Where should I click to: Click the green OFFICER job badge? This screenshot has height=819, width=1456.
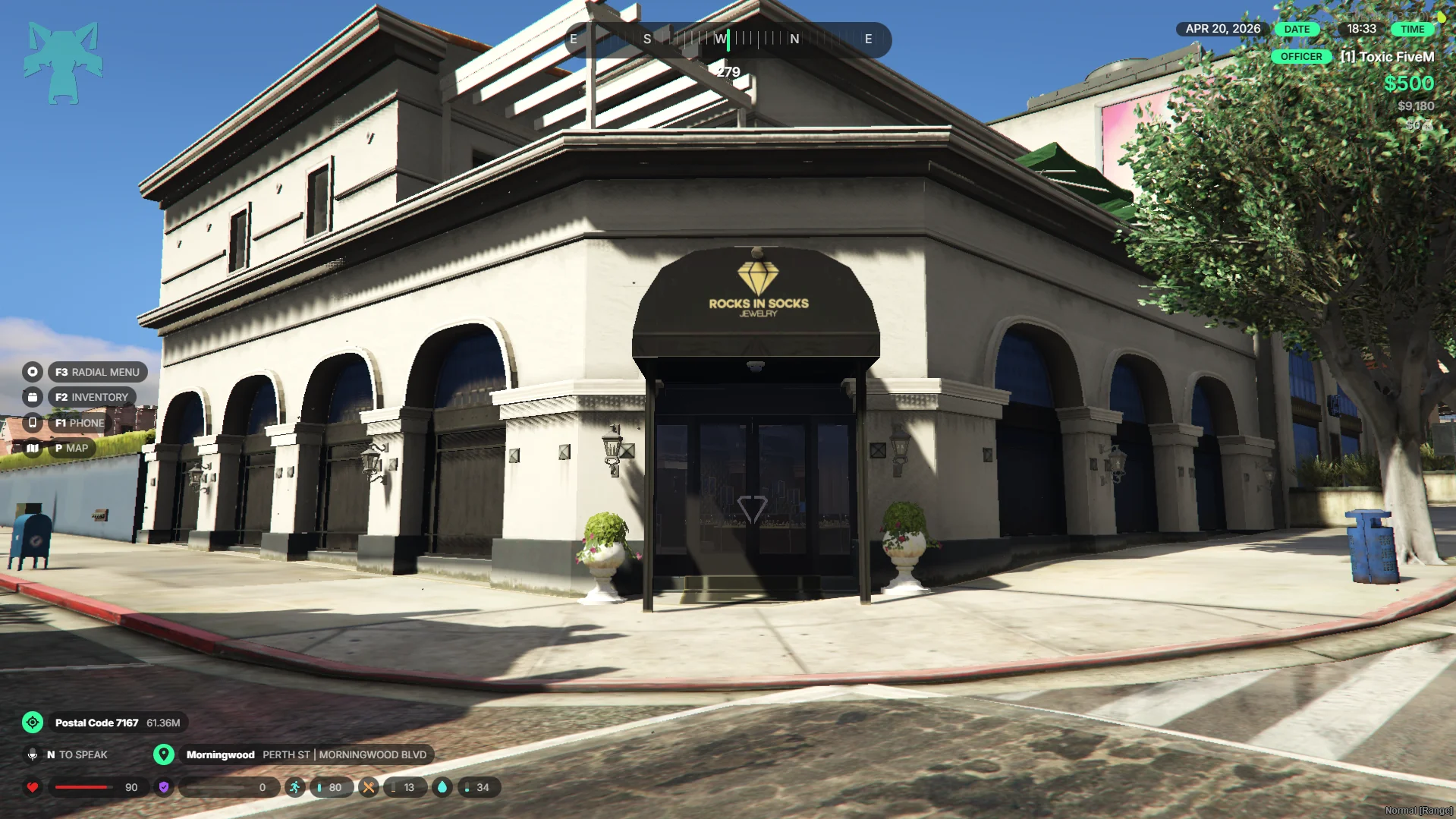pyautogui.click(x=1300, y=57)
